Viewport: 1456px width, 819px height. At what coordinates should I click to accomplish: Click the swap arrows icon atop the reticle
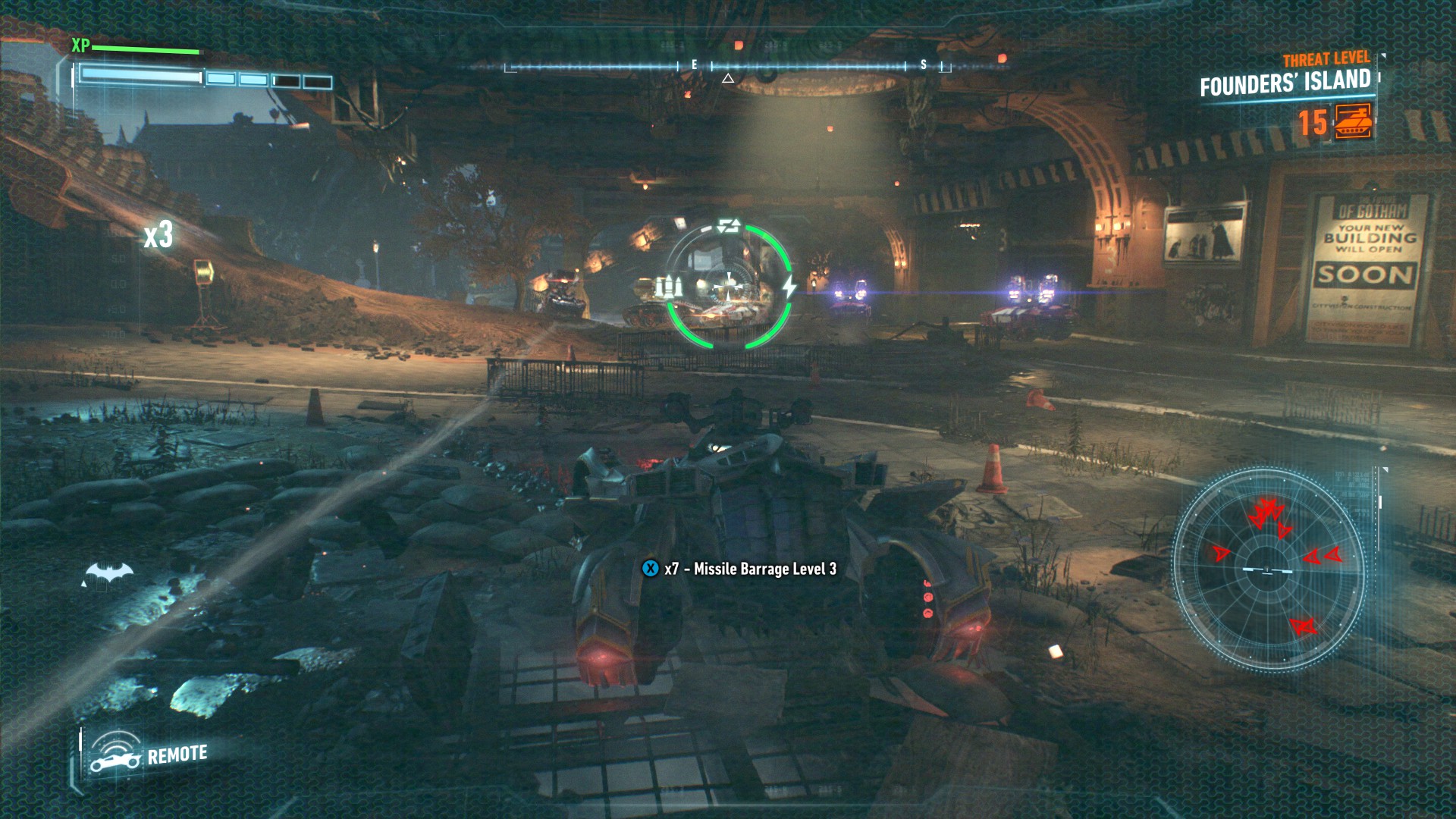pos(729,225)
